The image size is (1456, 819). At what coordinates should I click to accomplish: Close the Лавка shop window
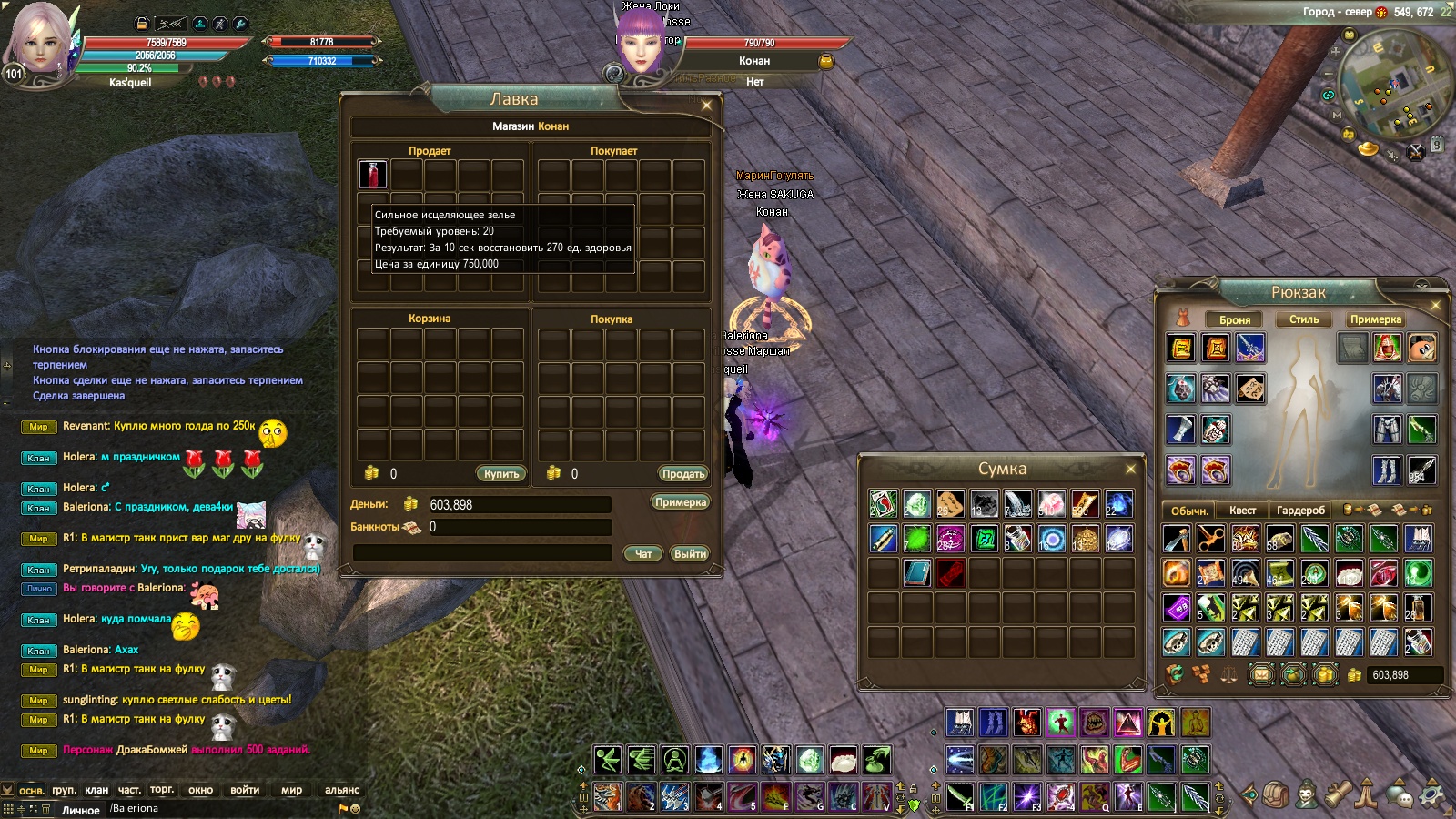[x=706, y=106]
